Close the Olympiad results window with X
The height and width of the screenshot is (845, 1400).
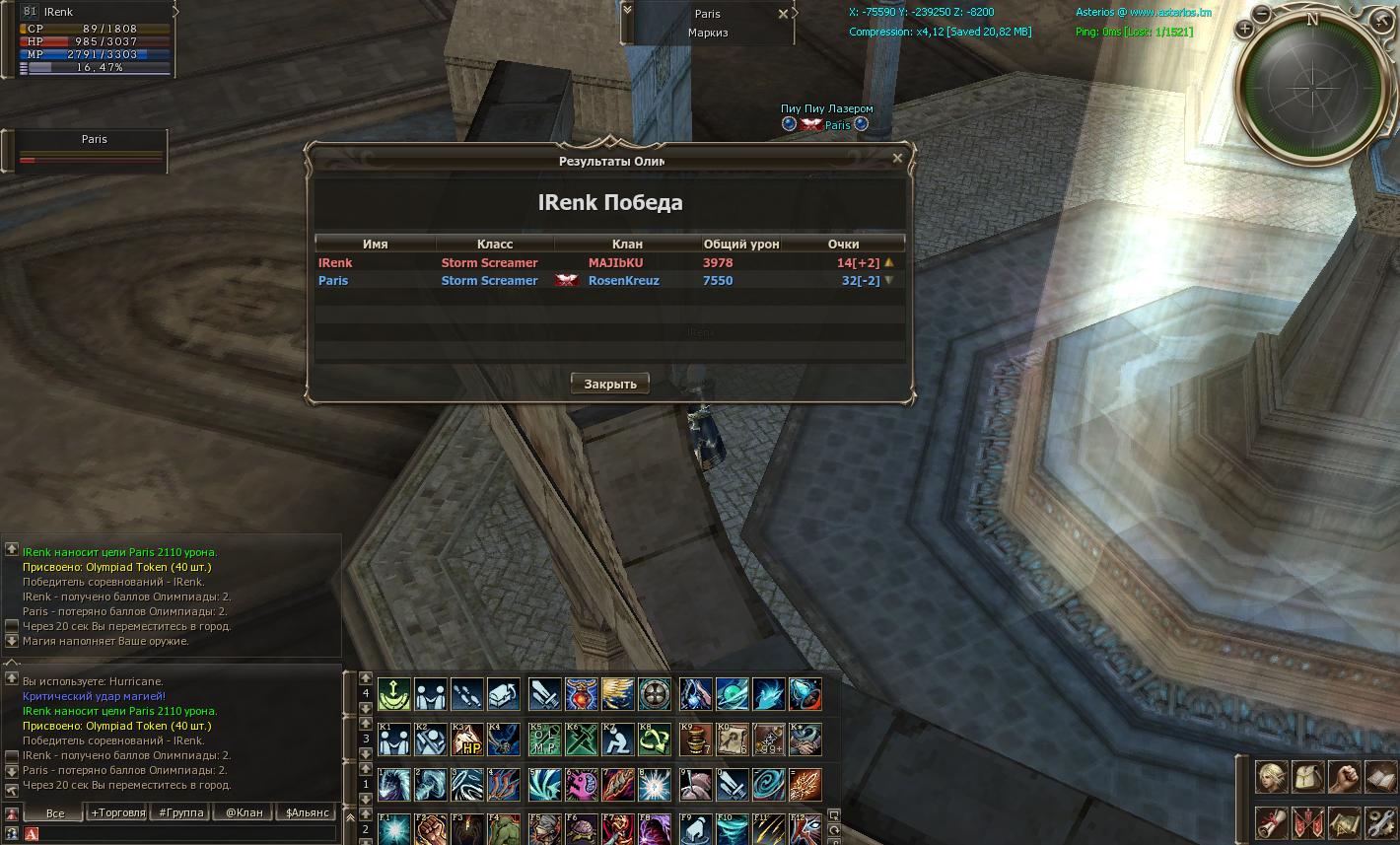pyautogui.click(x=897, y=158)
